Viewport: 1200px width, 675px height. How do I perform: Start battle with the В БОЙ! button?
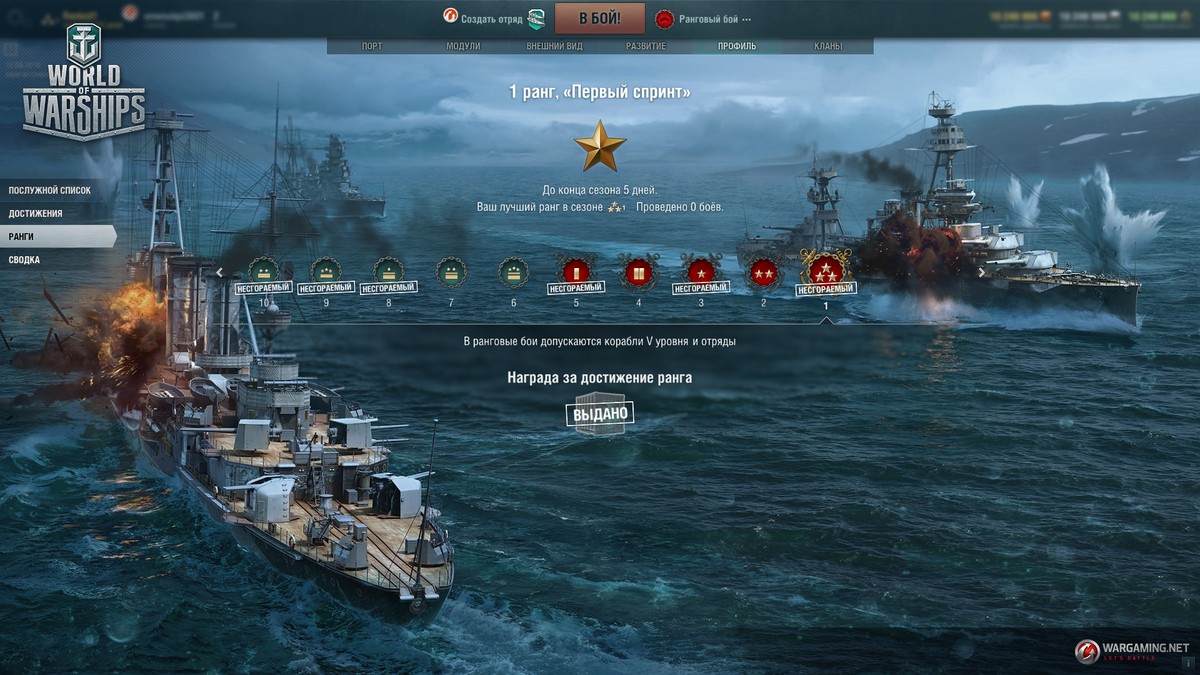click(x=599, y=18)
